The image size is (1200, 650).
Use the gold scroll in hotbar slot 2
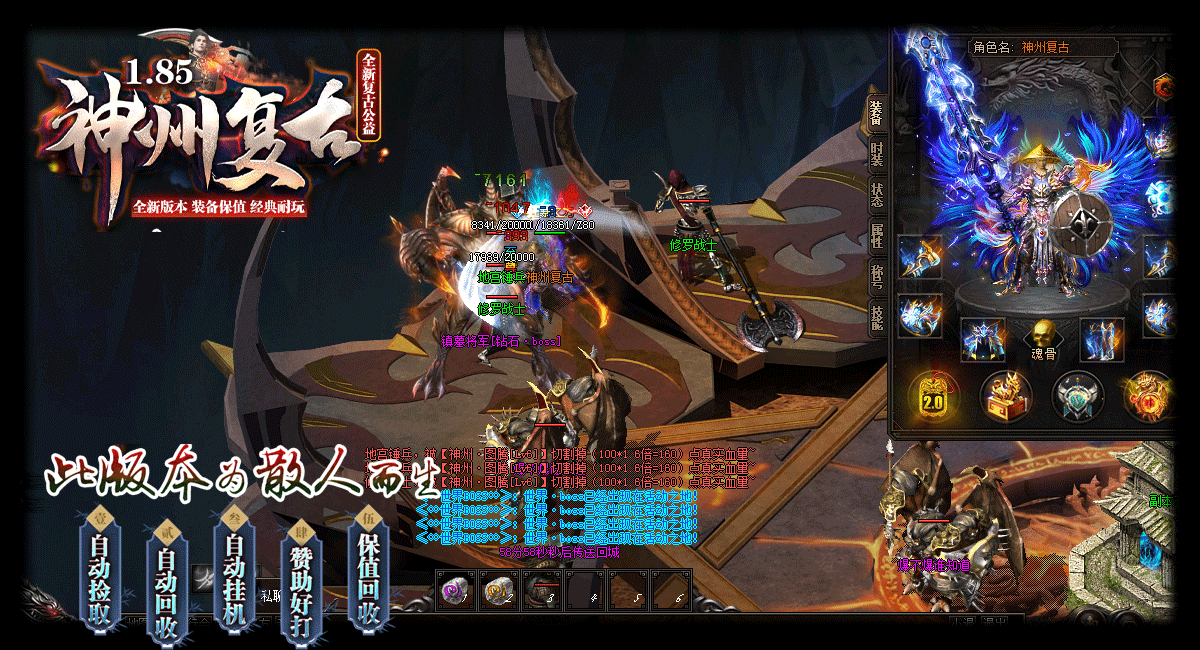click(497, 590)
